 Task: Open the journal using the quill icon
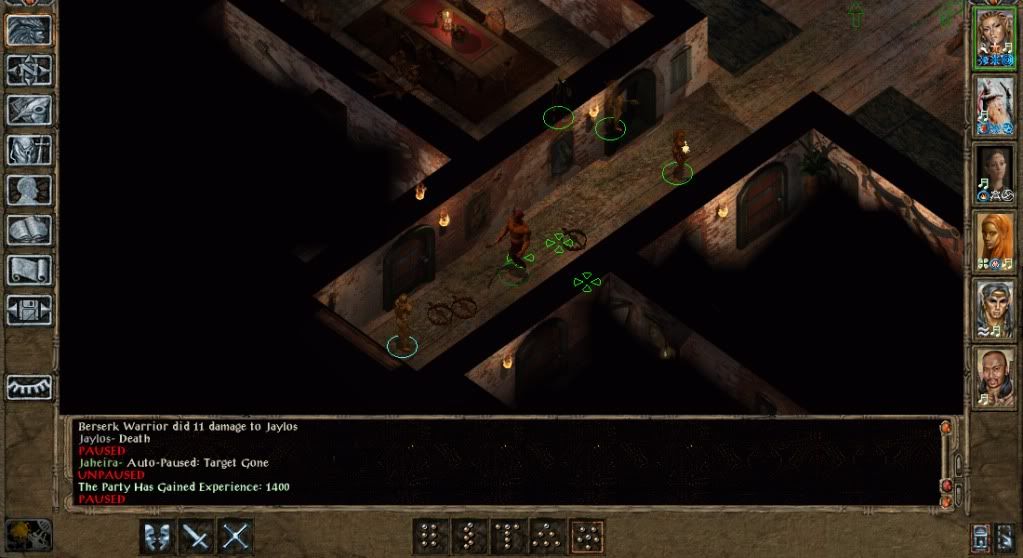tap(29, 110)
